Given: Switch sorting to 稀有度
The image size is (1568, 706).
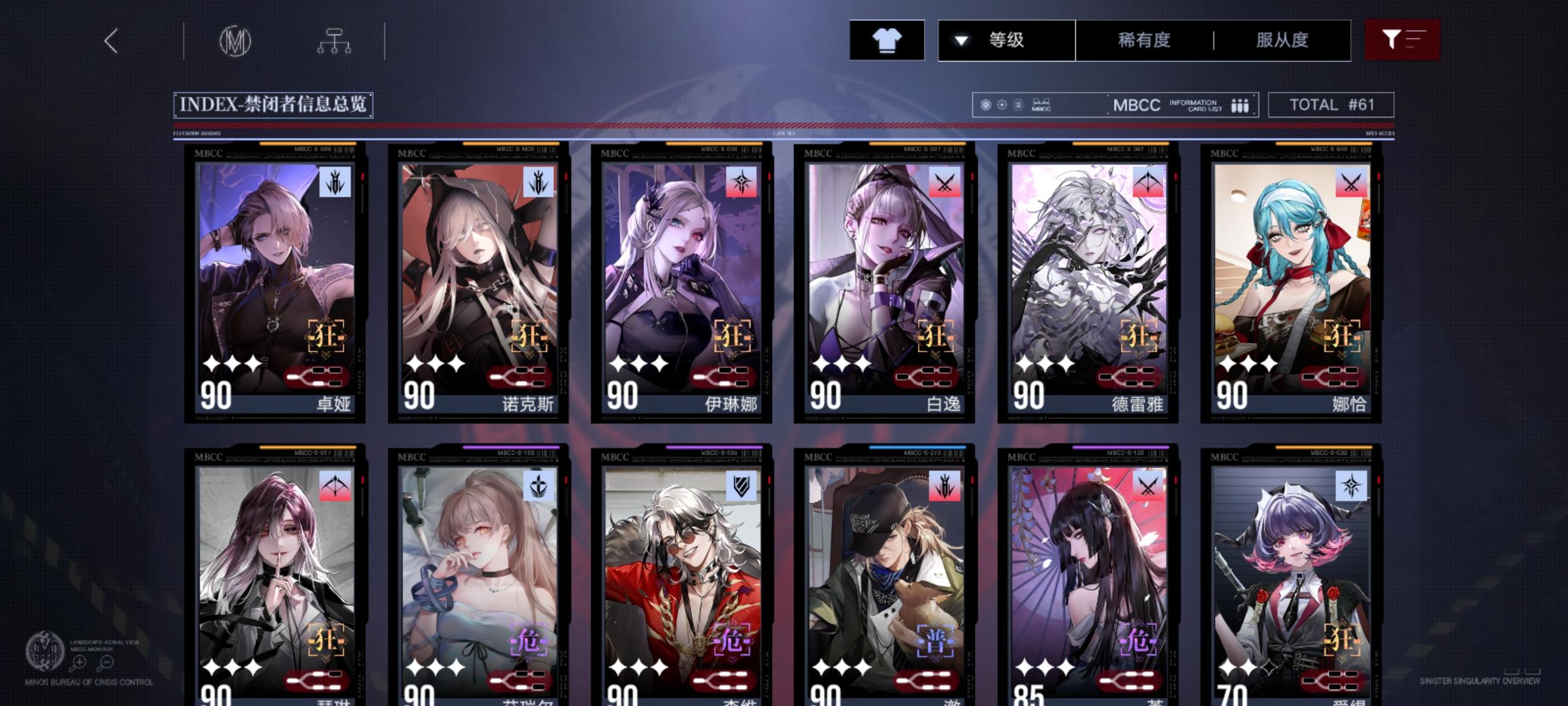Looking at the screenshot, I should coord(1142,40).
